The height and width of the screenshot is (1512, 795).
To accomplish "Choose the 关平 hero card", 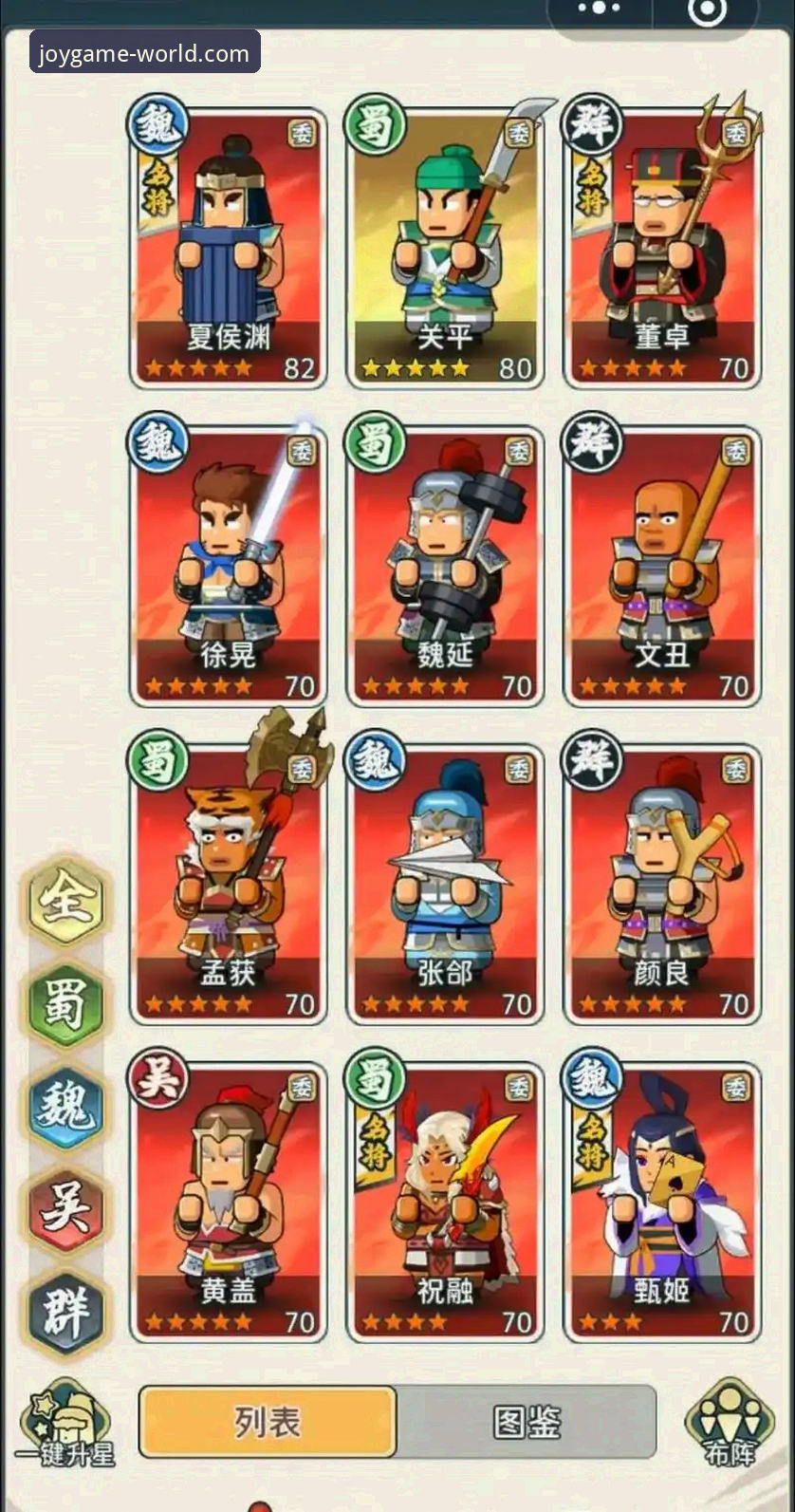I will click(445, 247).
